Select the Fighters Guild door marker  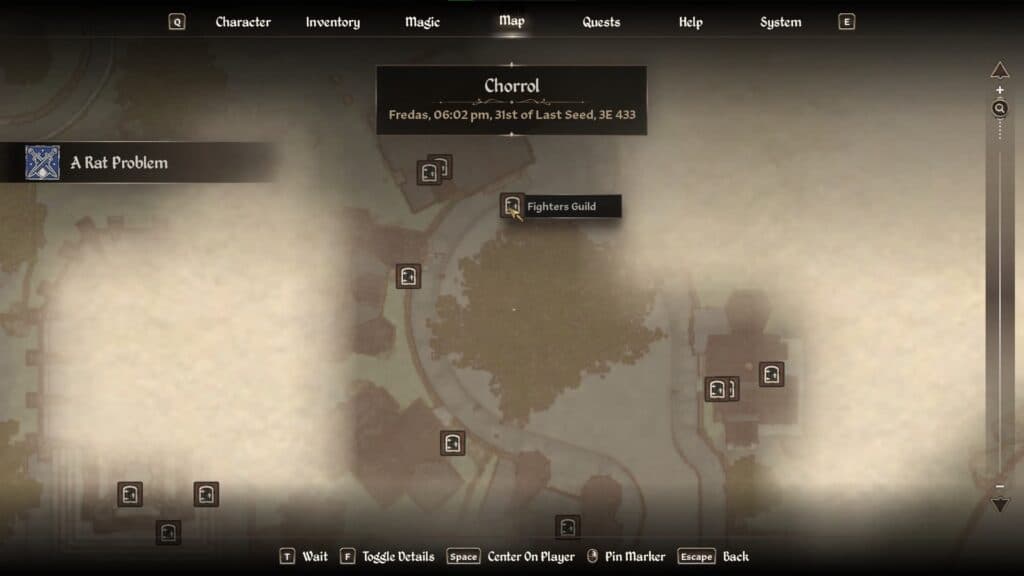pos(512,206)
